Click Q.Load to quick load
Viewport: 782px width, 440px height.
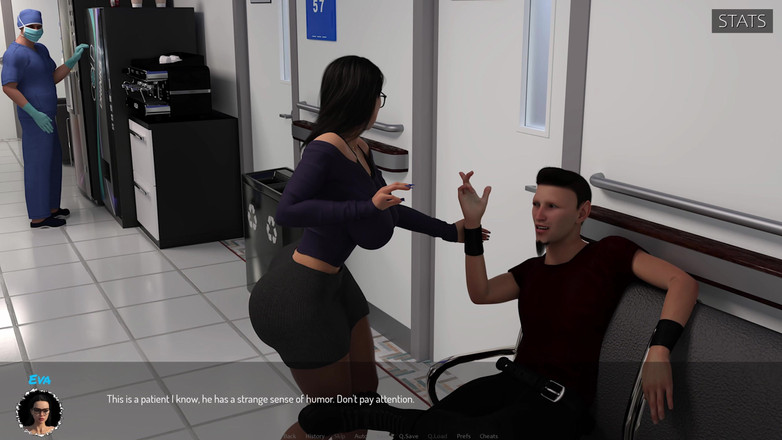[x=437, y=436]
